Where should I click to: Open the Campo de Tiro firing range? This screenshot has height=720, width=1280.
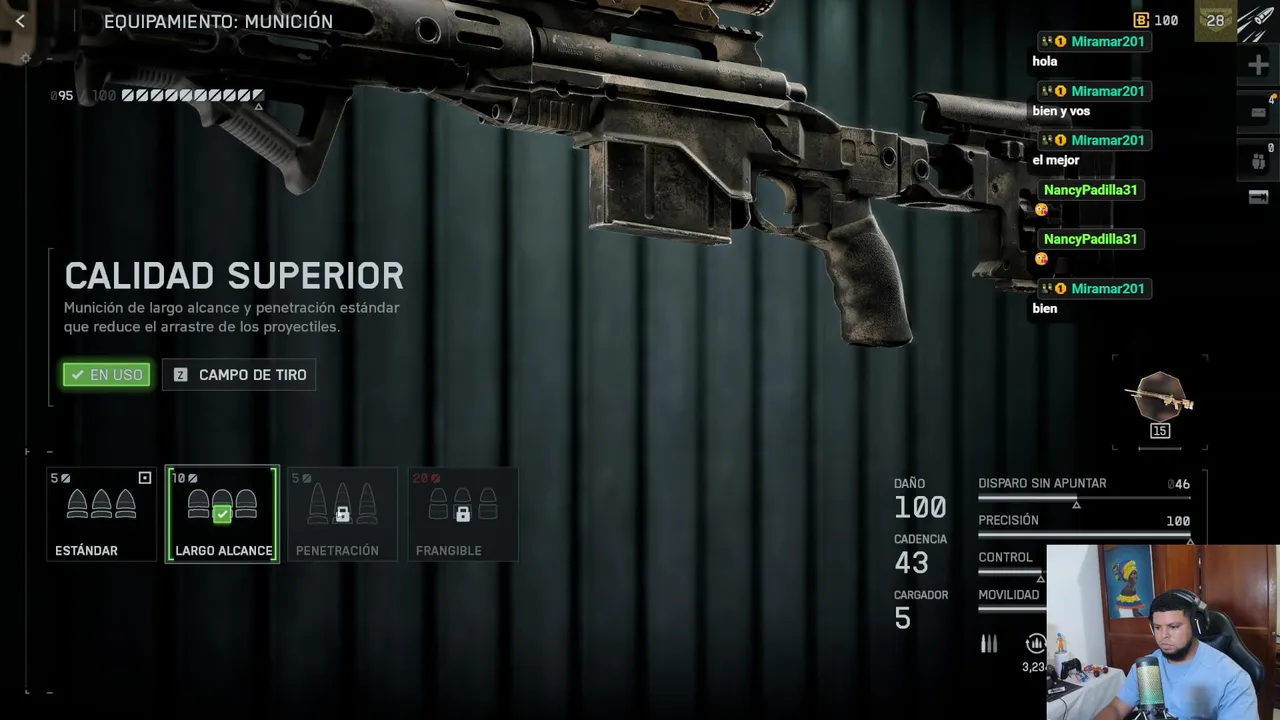(x=239, y=375)
